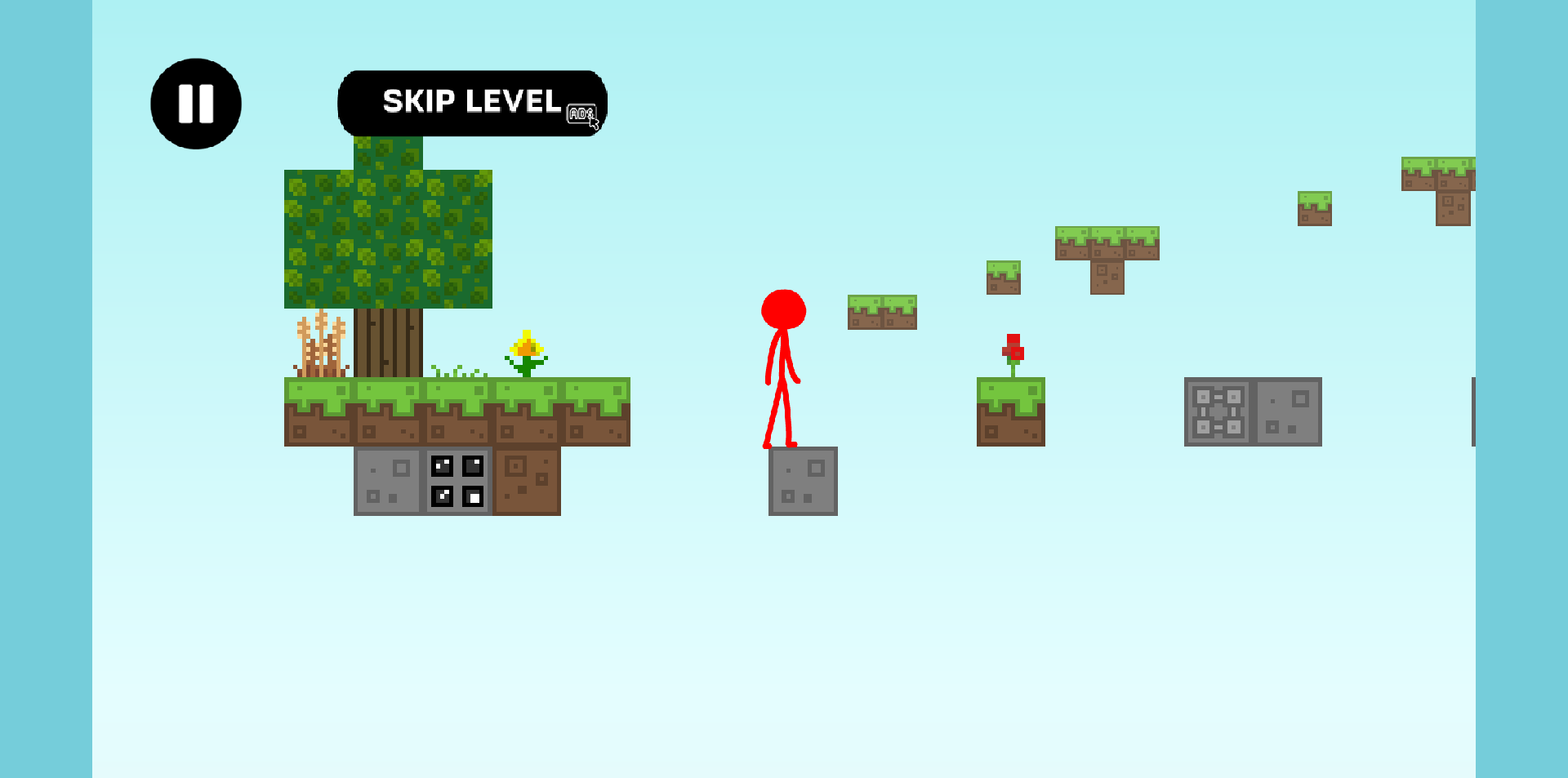Click the black checkered blocks under the main platform
The image size is (1568, 778).
pyautogui.click(x=457, y=480)
